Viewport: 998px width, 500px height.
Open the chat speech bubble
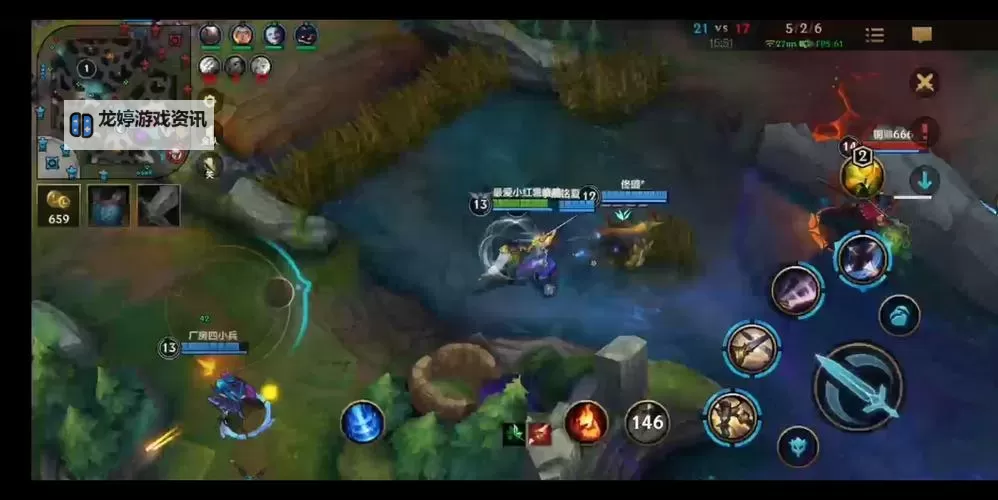click(x=921, y=35)
